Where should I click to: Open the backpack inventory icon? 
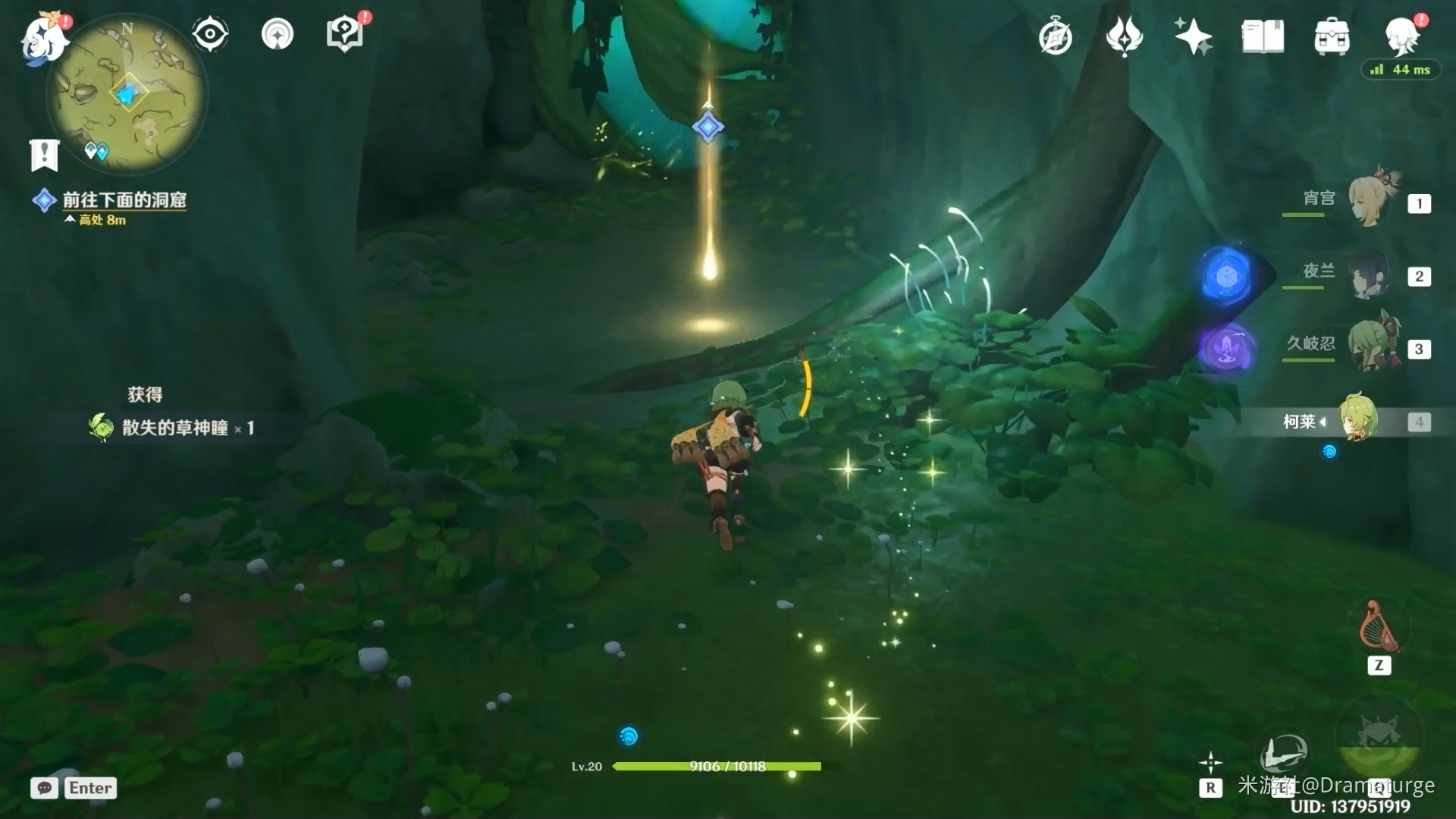click(1332, 36)
